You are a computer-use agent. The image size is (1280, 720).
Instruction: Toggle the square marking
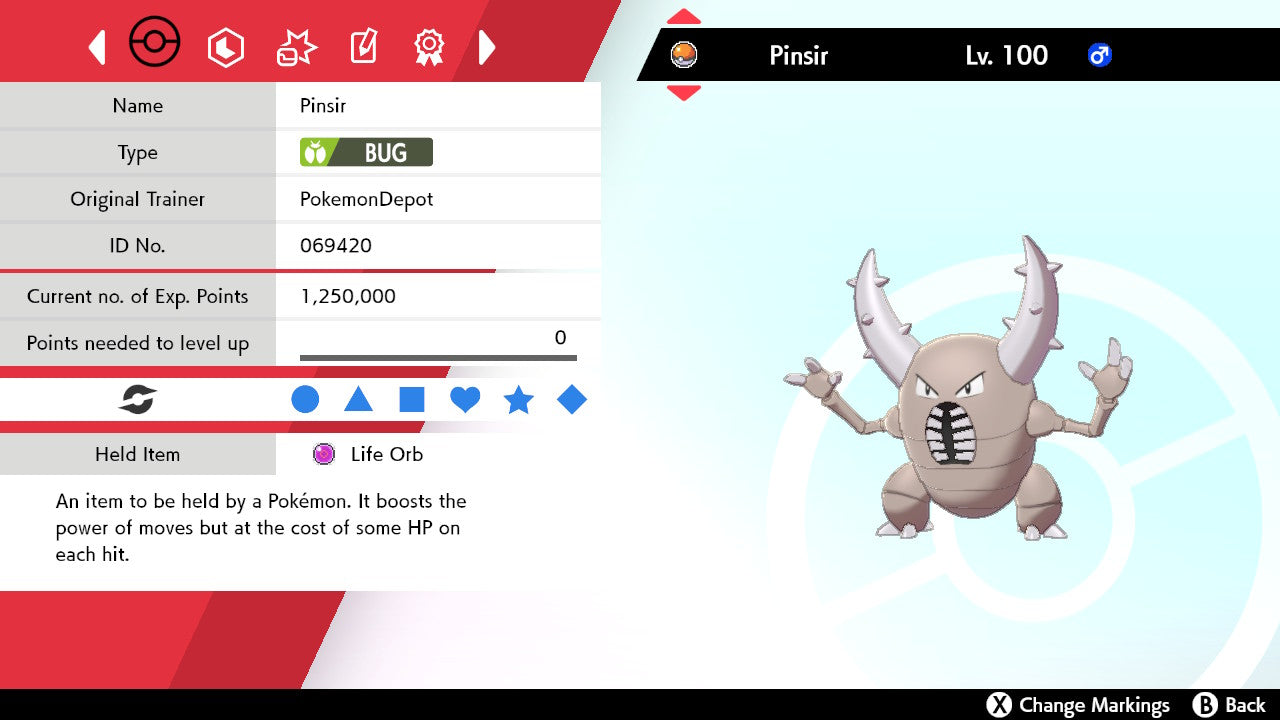(412, 400)
